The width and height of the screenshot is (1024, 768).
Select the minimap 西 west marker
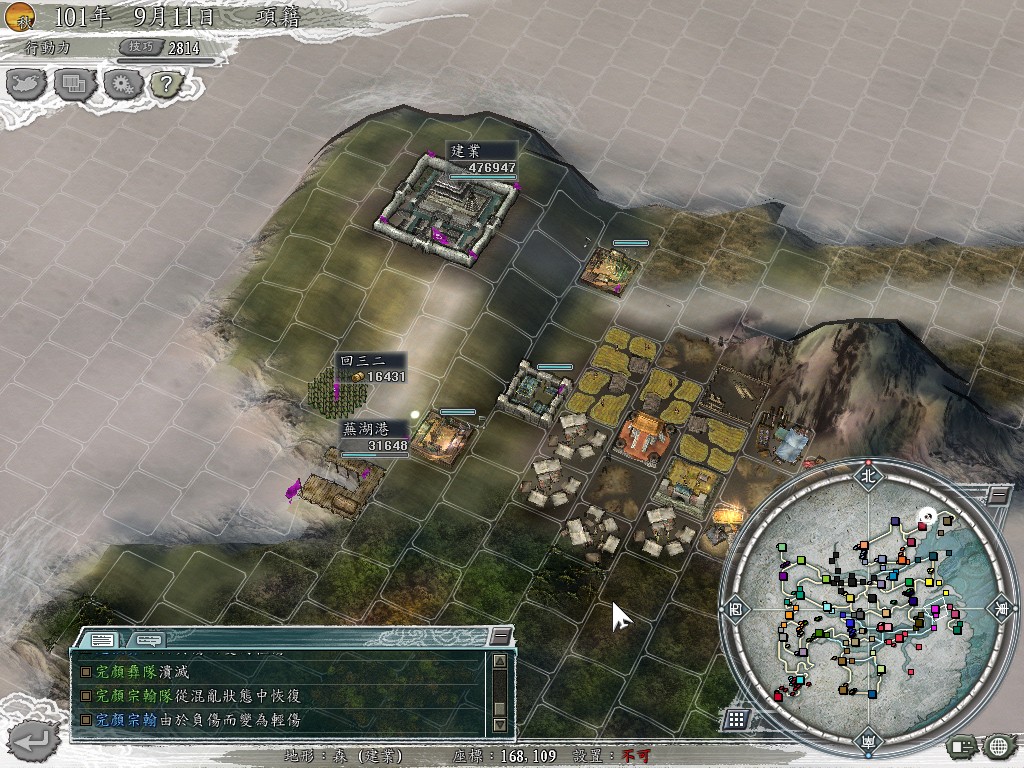736,607
